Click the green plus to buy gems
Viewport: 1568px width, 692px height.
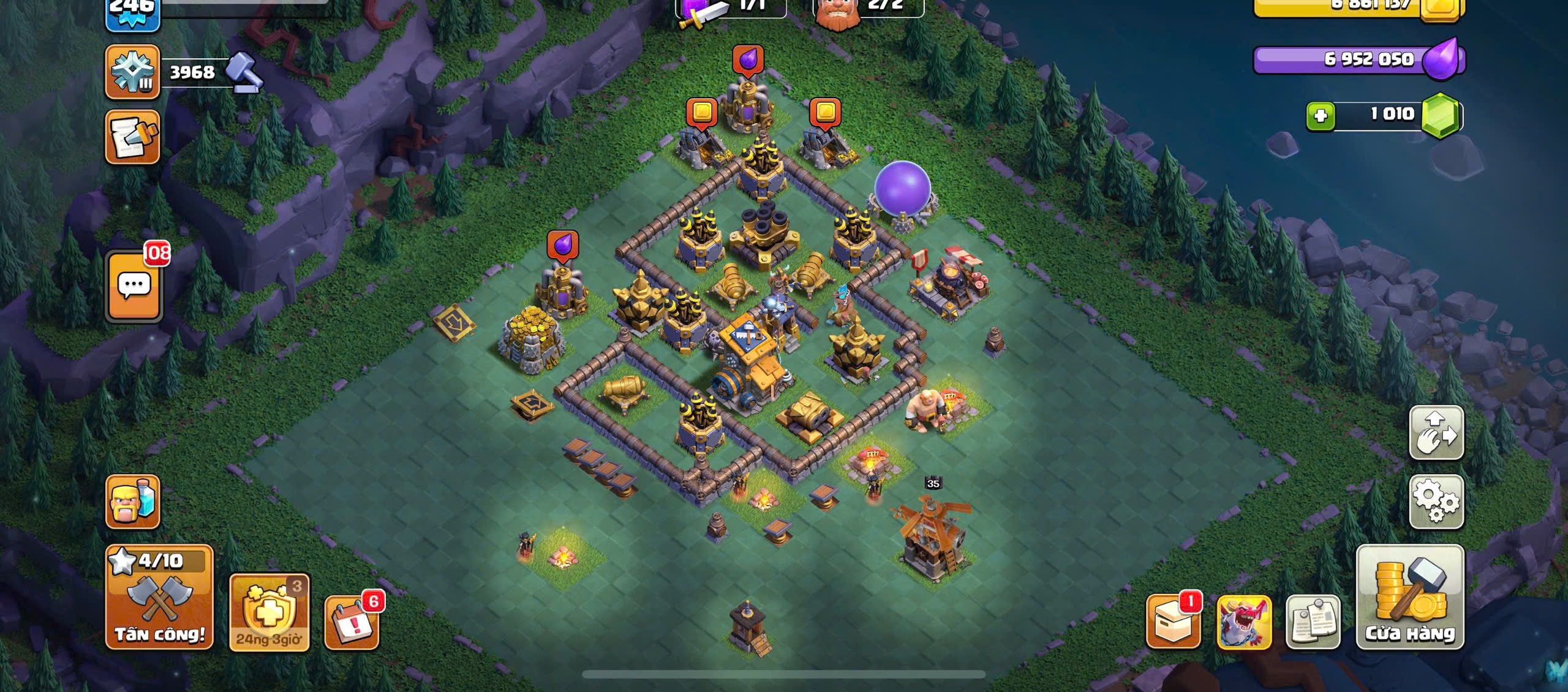pos(1320,115)
